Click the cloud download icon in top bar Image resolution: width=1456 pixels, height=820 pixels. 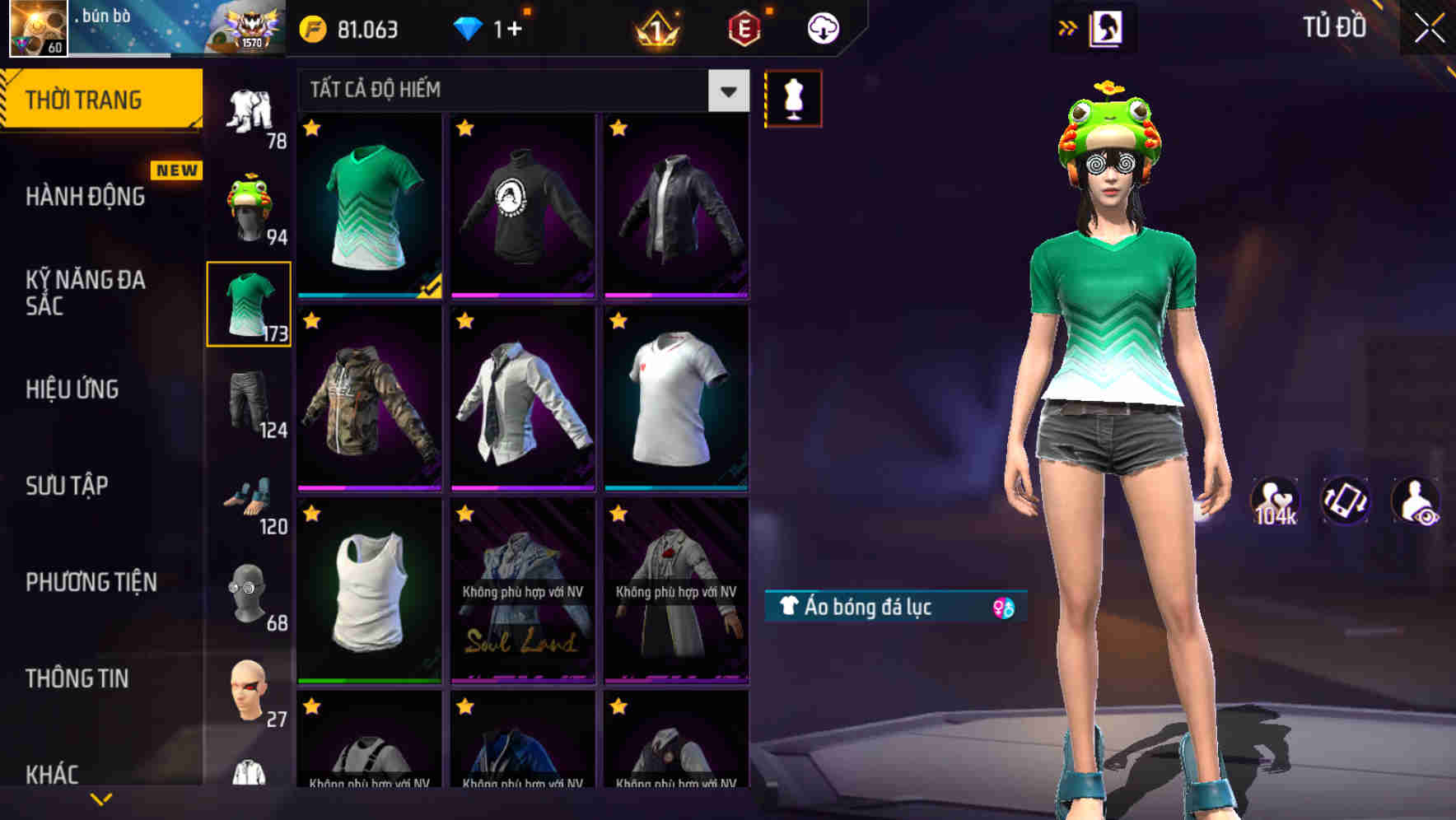pos(822,28)
